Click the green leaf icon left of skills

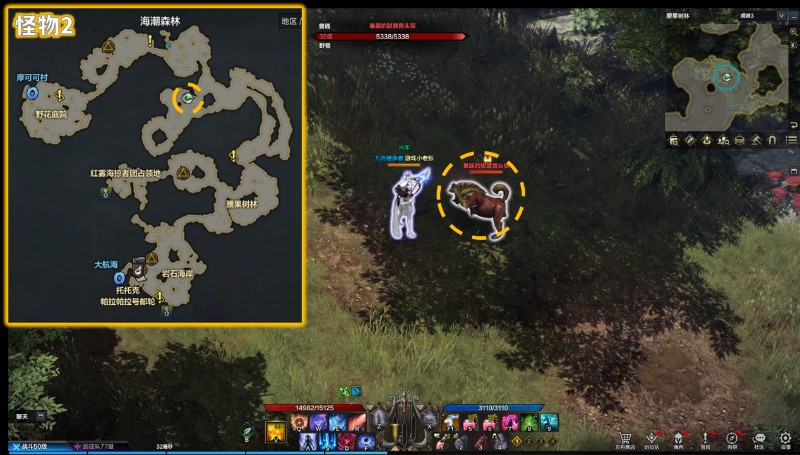point(247,433)
